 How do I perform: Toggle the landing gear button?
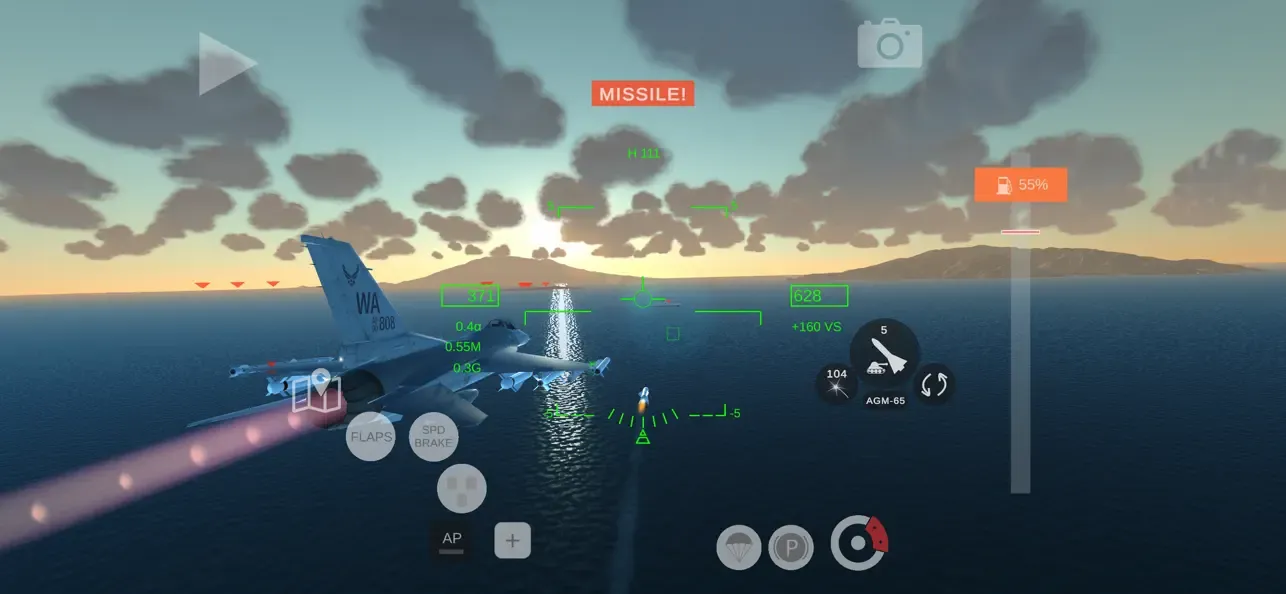click(x=462, y=489)
